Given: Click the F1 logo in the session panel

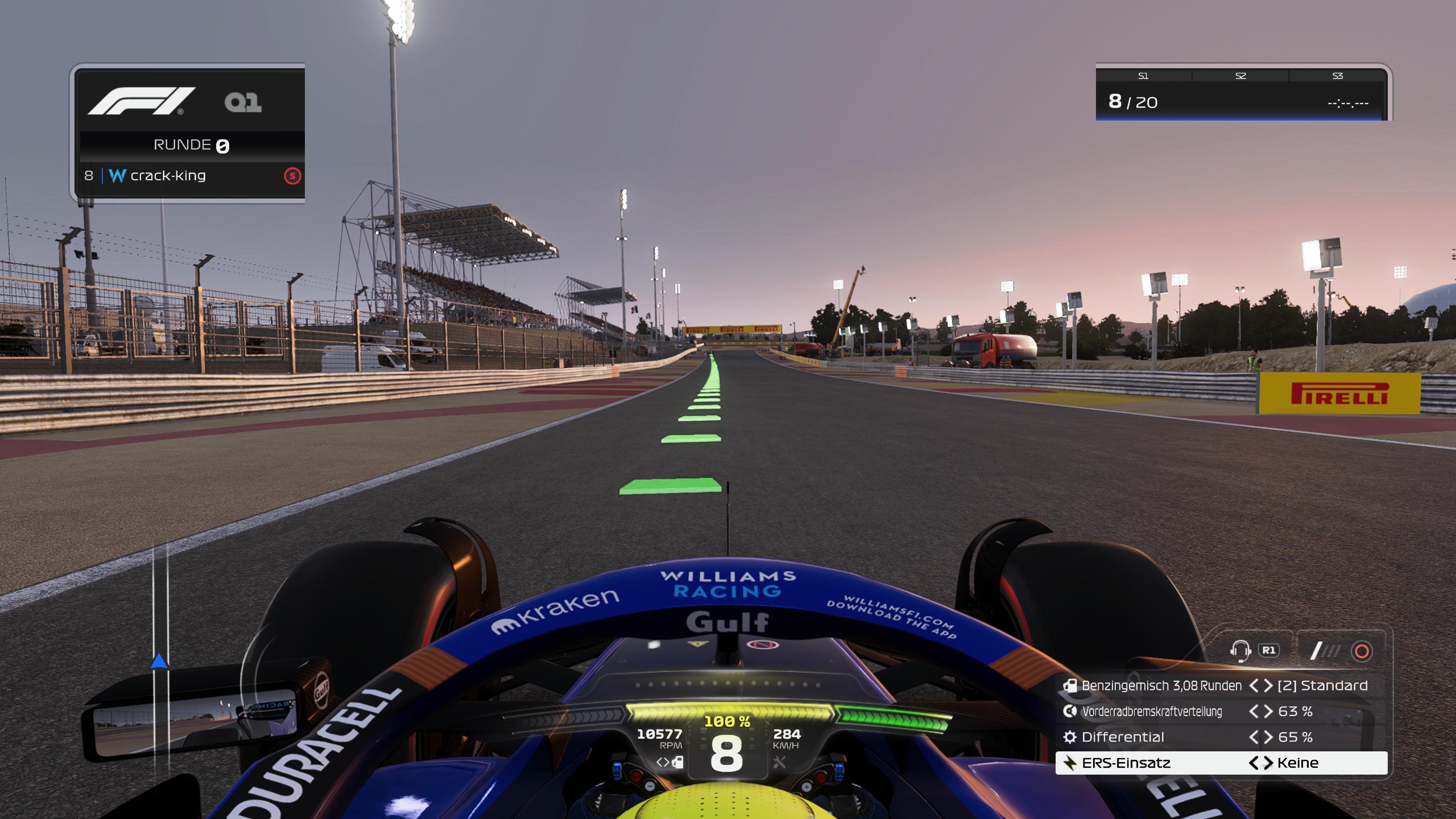Looking at the screenshot, I should pyautogui.click(x=141, y=100).
